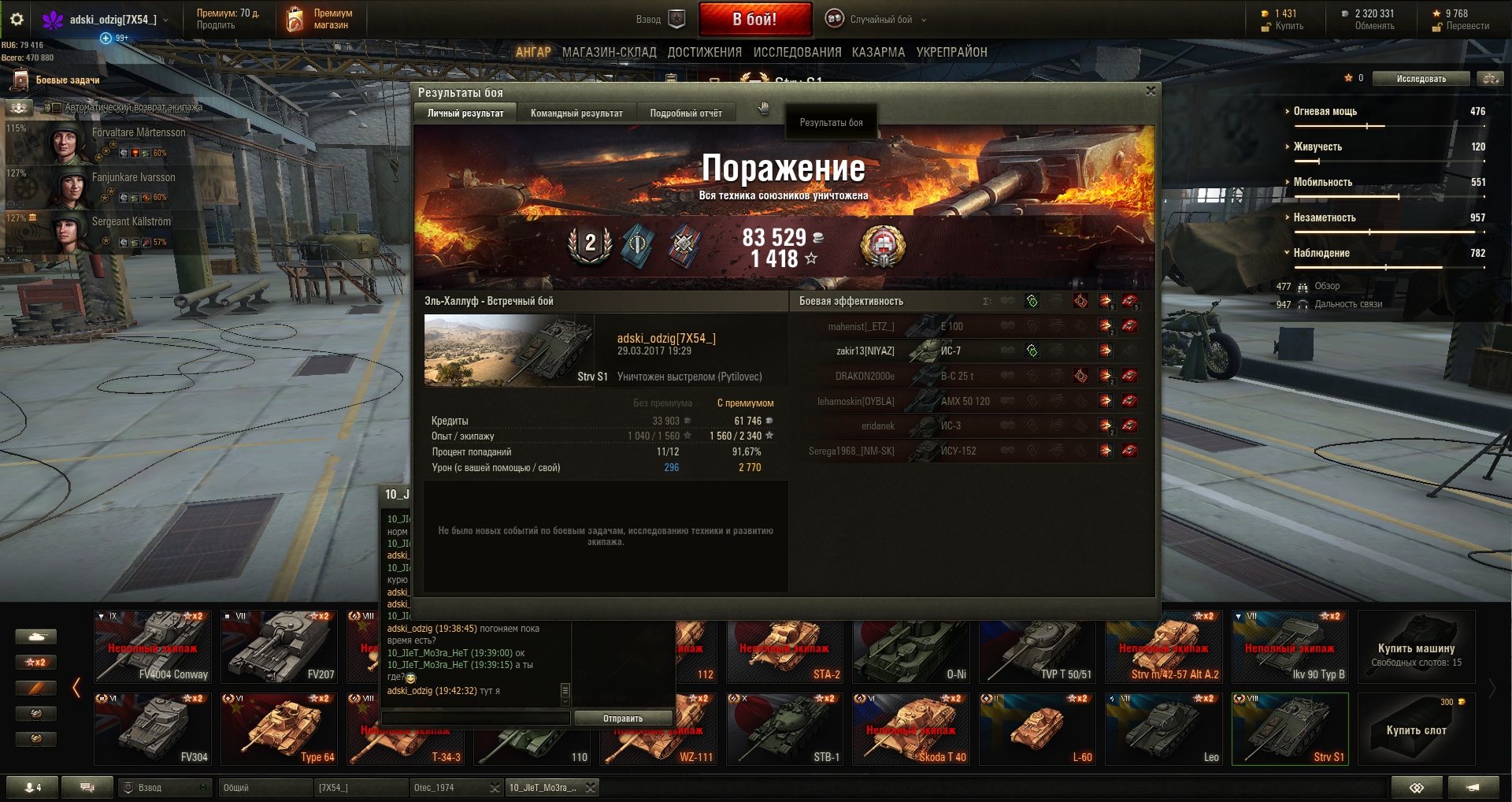Select the TVP T 50/51 tank
The image size is (1512, 802).
point(1037,648)
